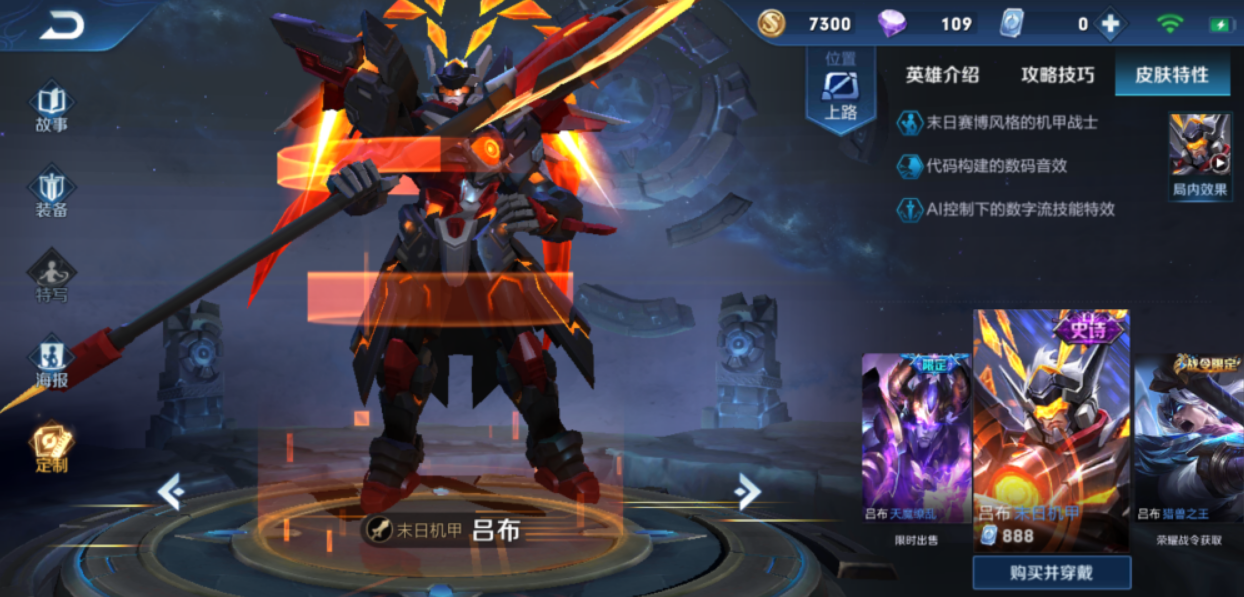Switch to the 英雄介绍 tab

click(942, 75)
